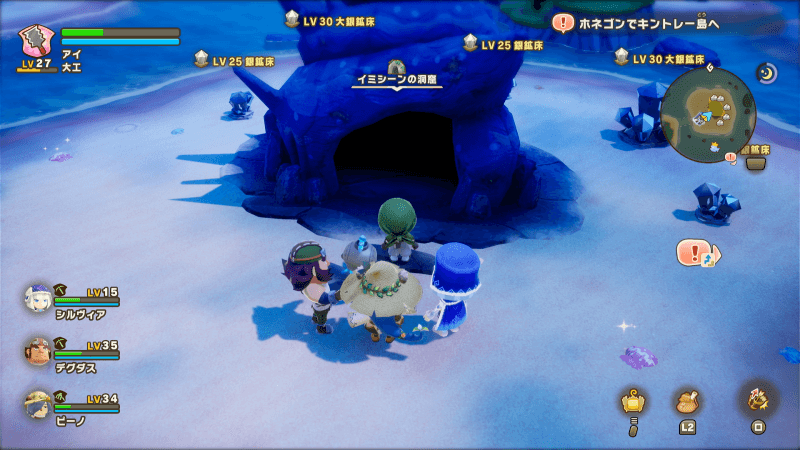Image resolution: width=800 pixels, height=450 pixels.
Task: Click the crescent moon night indicator
Action: (x=766, y=73)
